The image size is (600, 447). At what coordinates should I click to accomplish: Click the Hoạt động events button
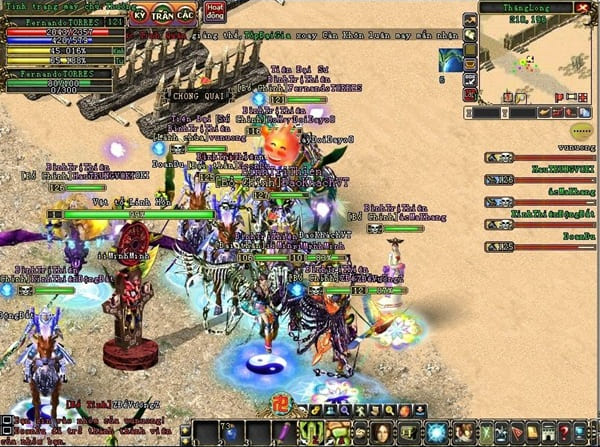(215, 12)
